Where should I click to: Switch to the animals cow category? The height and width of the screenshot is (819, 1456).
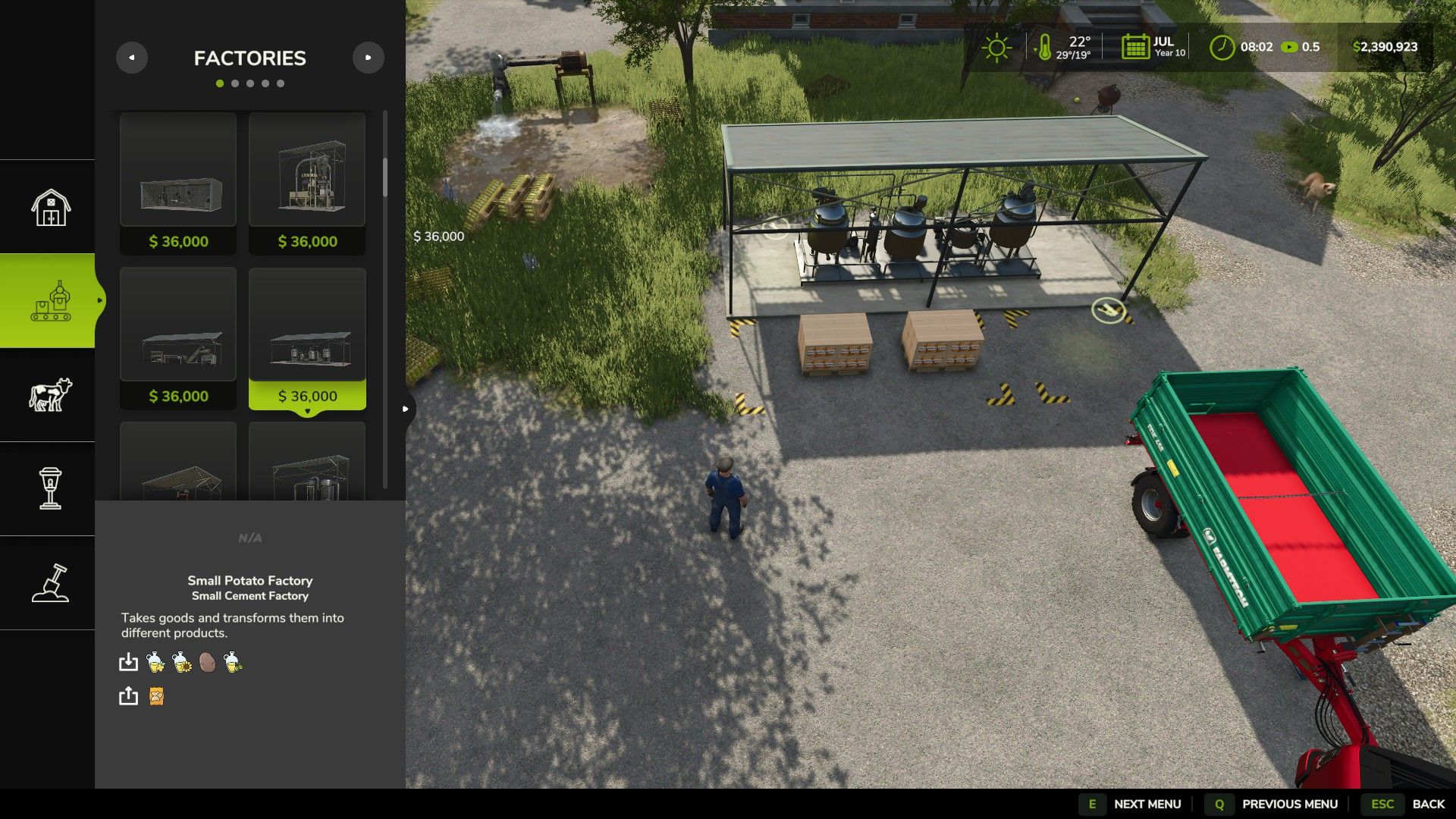(50, 395)
